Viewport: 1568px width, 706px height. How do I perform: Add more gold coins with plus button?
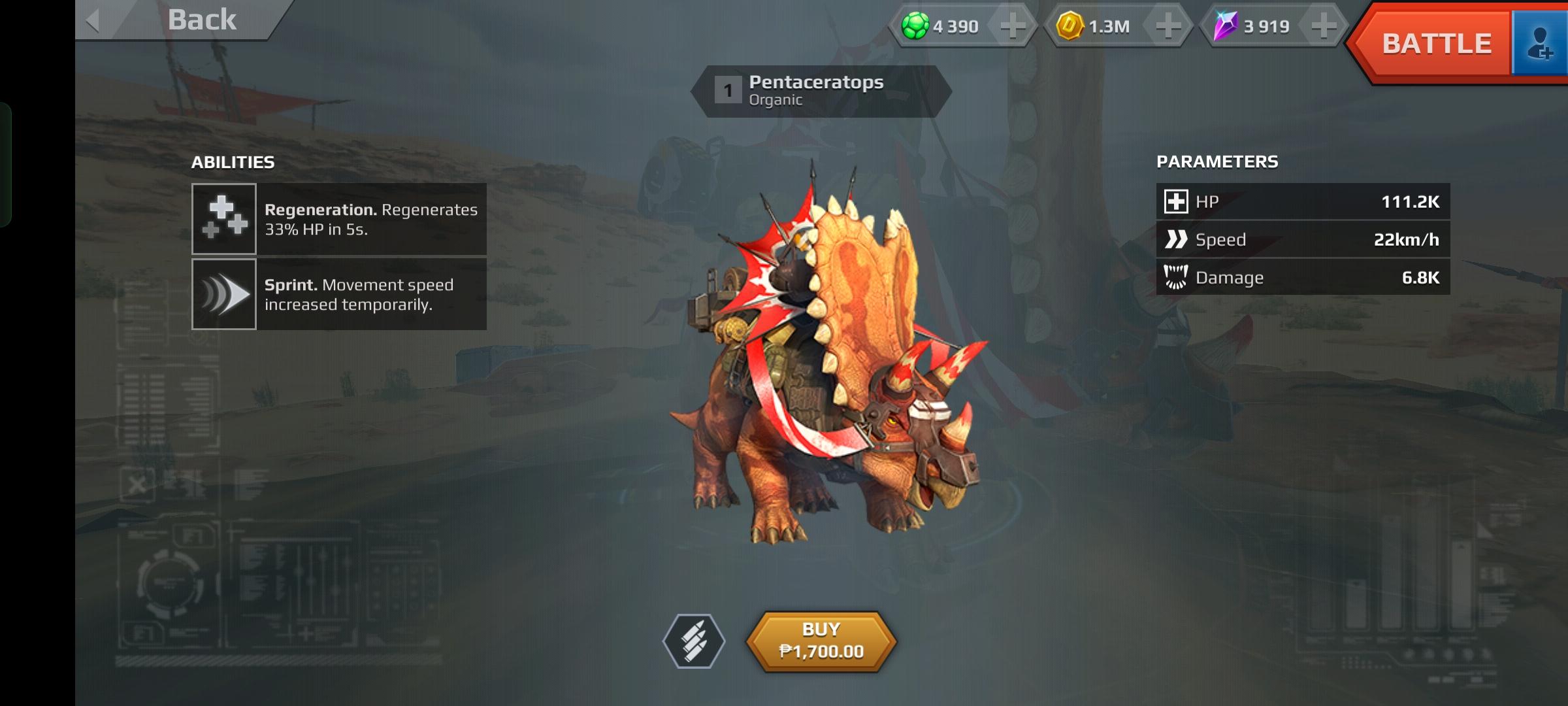coord(1168,27)
